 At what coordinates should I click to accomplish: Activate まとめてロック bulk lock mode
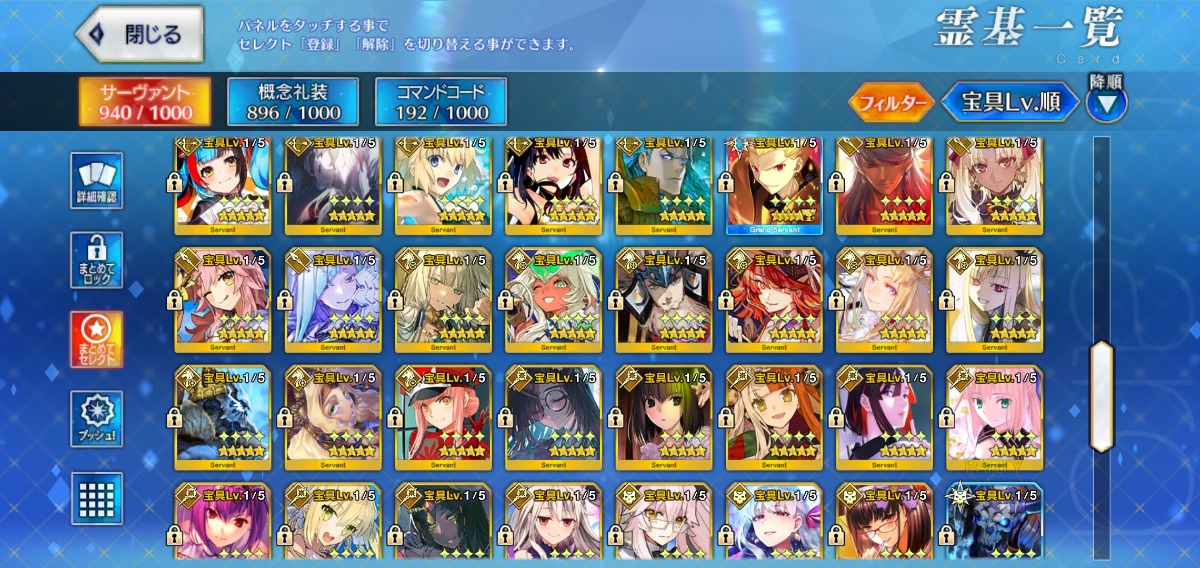[x=97, y=261]
